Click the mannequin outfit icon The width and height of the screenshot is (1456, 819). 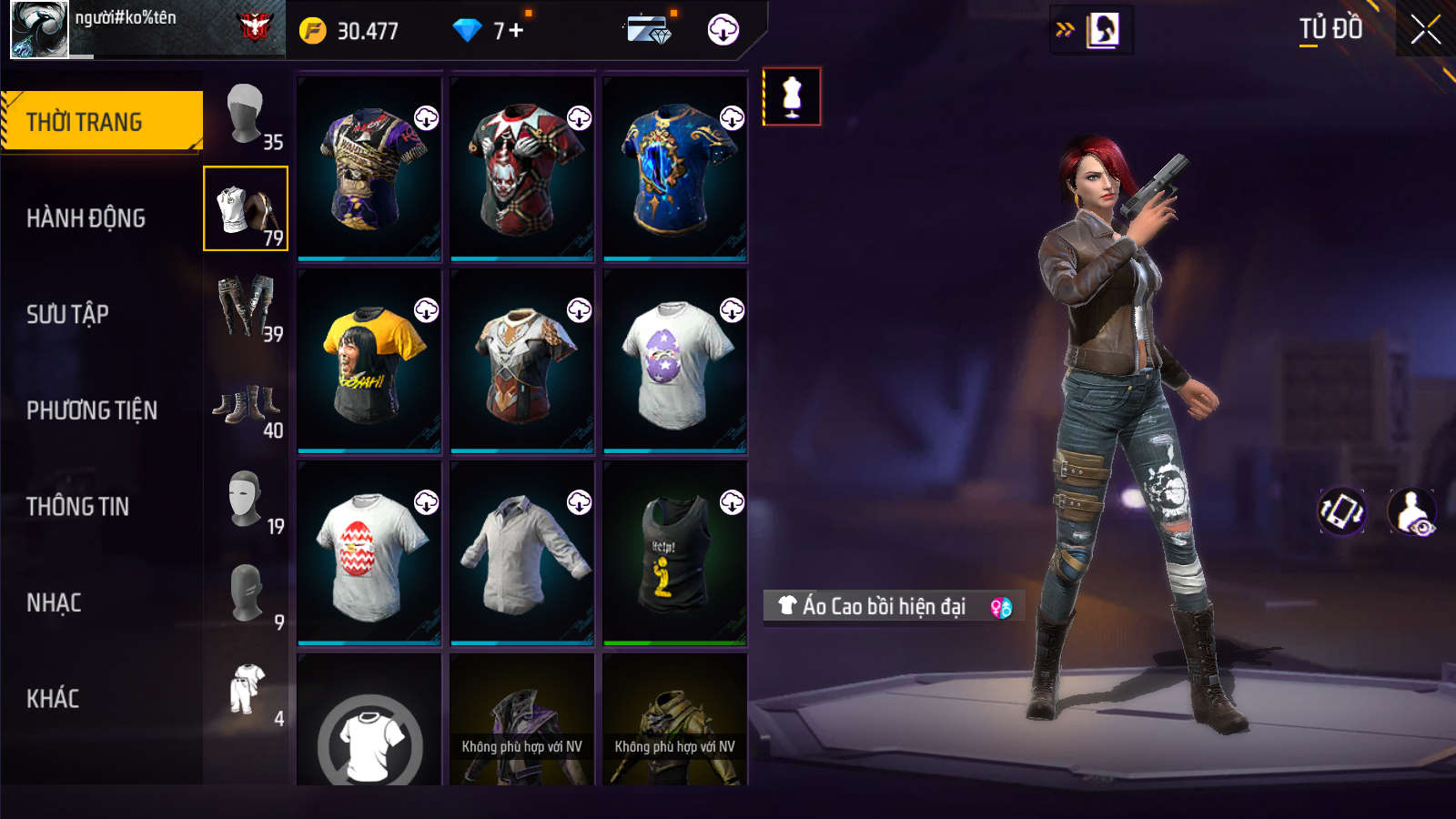point(792,96)
